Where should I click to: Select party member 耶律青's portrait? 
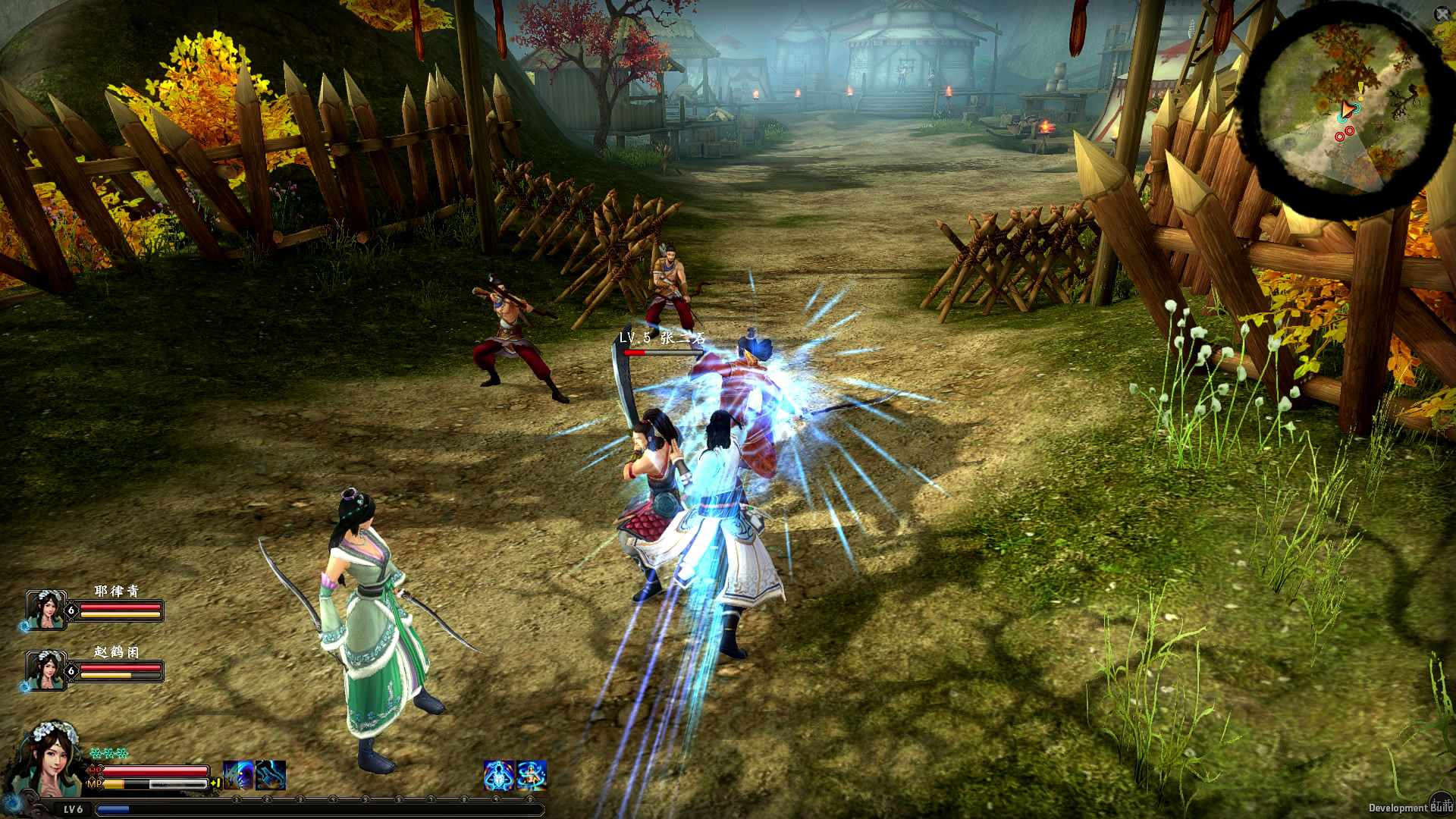45,610
